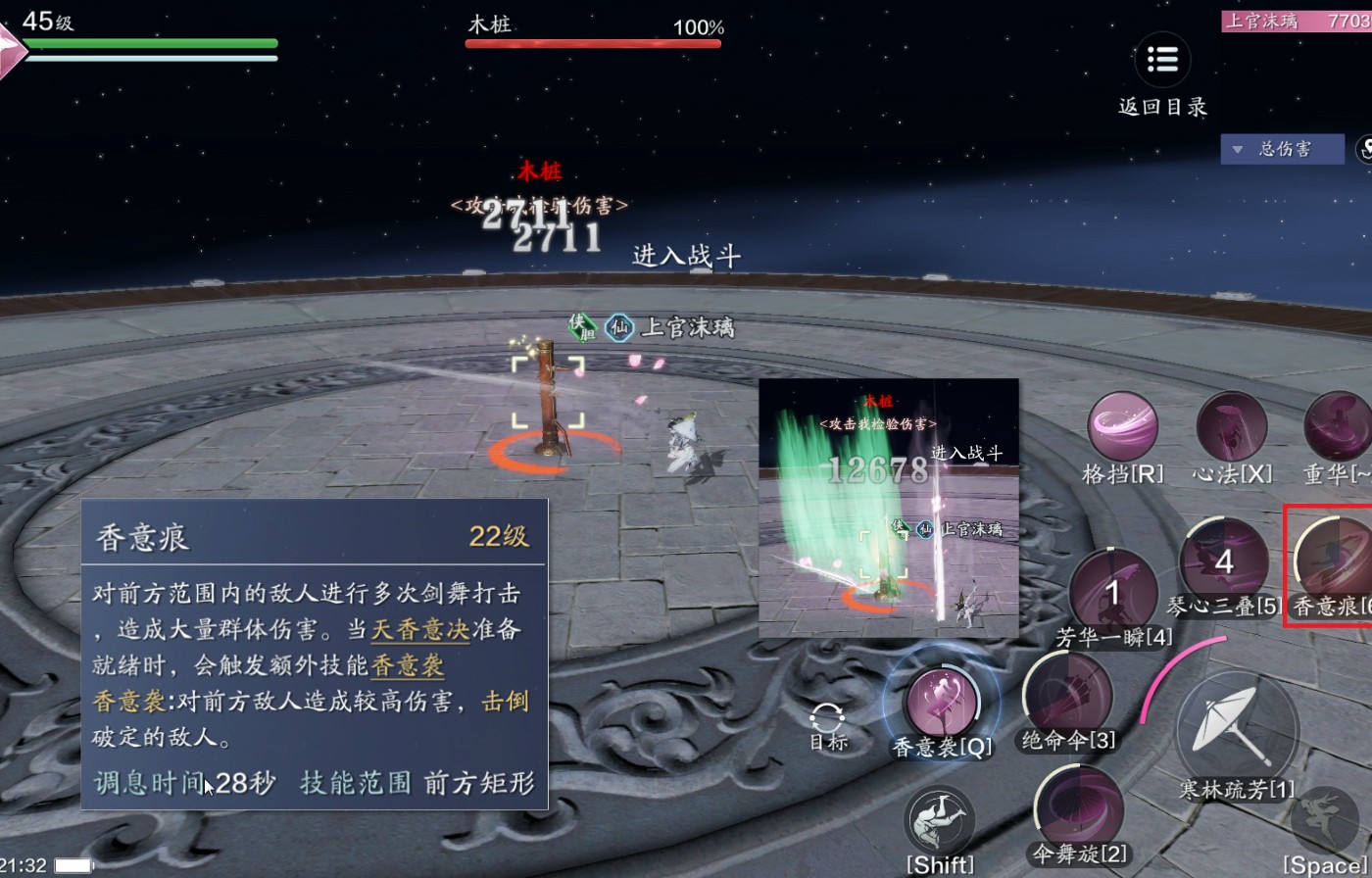Image resolution: width=1372 pixels, height=878 pixels.
Task: Open the player portrait crystal icon
Action: [x=12, y=48]
